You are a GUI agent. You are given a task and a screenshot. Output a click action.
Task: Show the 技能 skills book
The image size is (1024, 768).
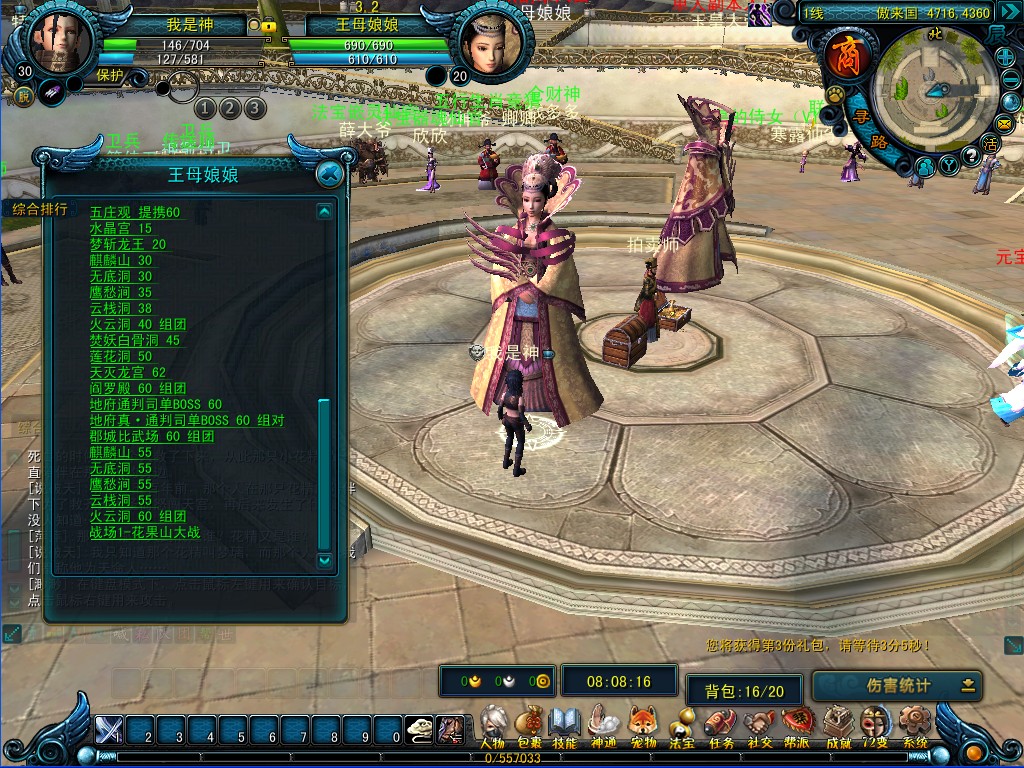tap(565, 723)
